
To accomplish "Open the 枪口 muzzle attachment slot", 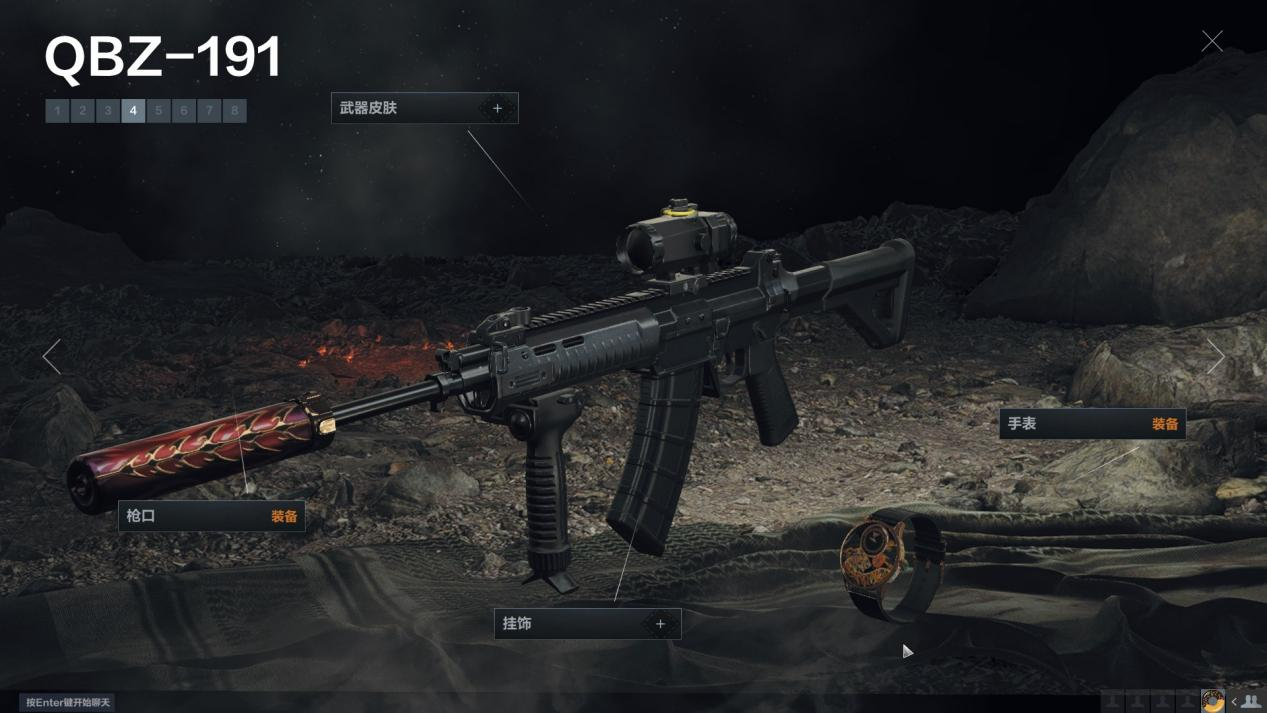I will point(212,517).
